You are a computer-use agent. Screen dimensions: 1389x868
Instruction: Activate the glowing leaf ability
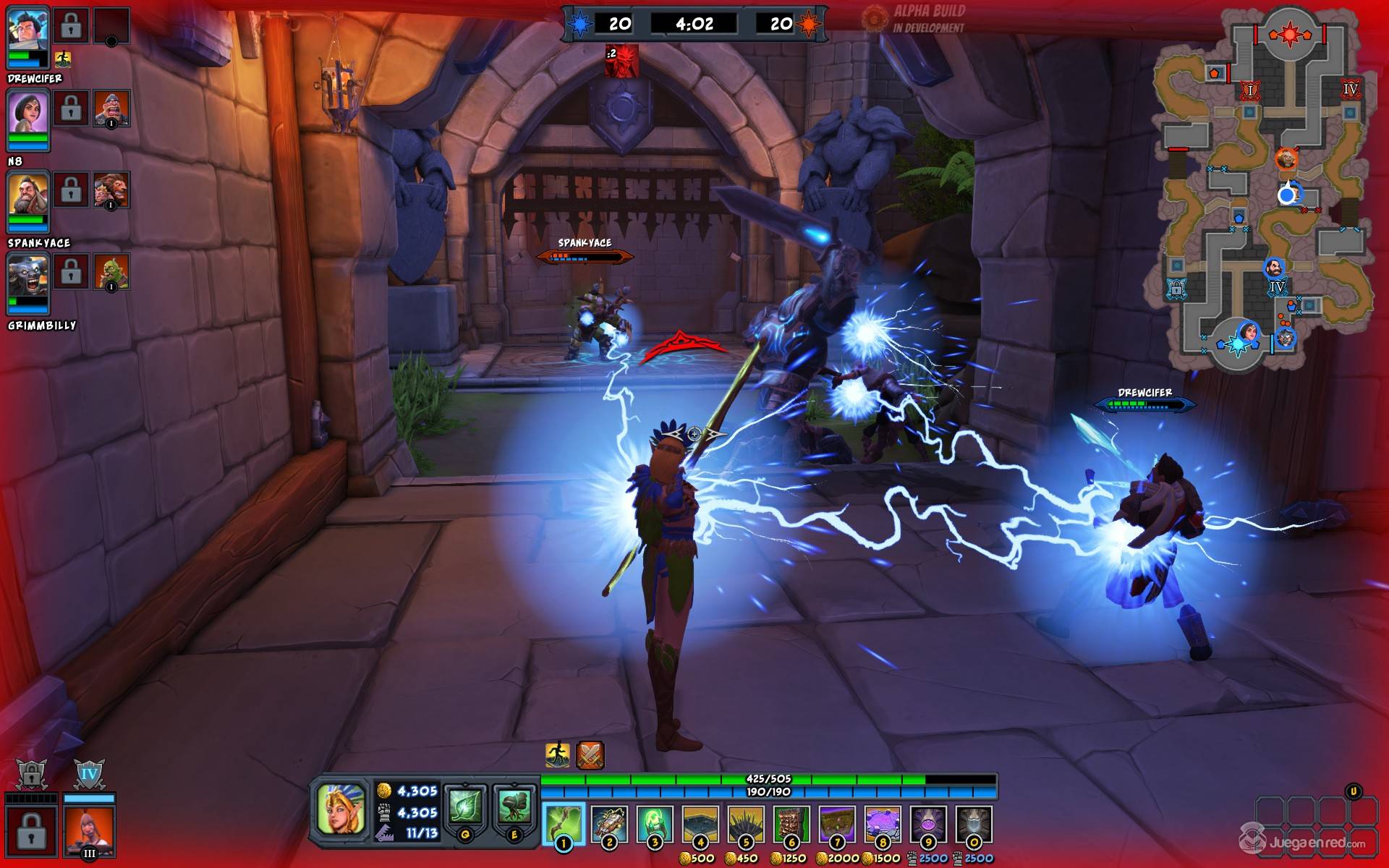[x=465, y=807]
